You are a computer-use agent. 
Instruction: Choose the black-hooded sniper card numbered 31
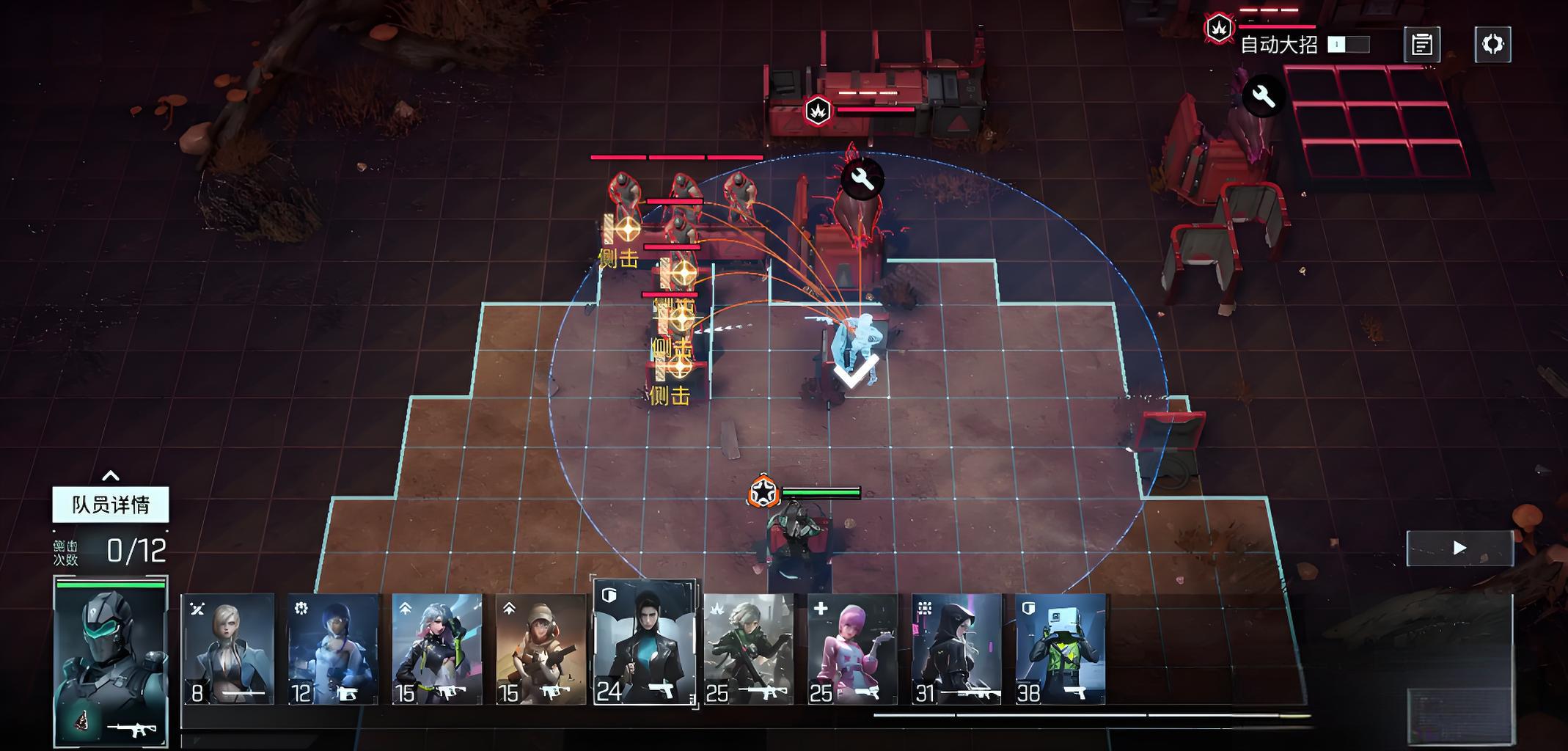[x=956, y=649]
